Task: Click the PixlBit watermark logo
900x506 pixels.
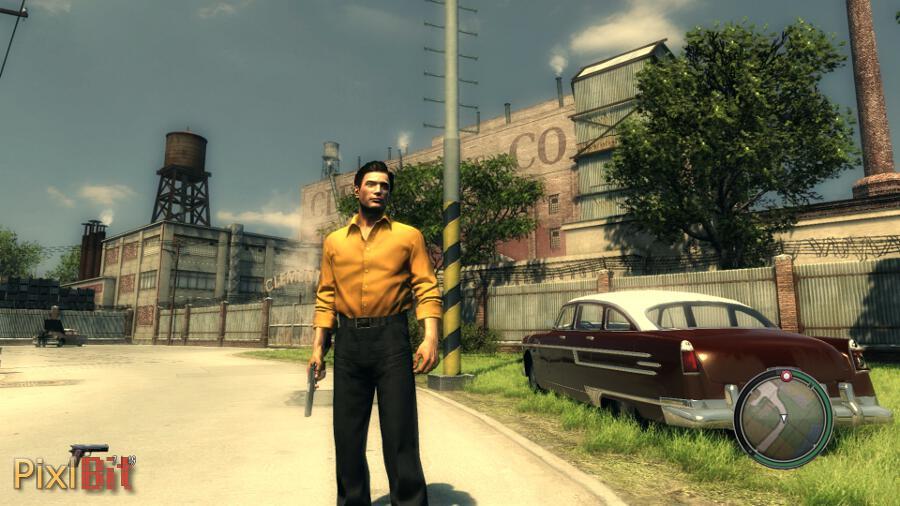Action: coord(73,473)
